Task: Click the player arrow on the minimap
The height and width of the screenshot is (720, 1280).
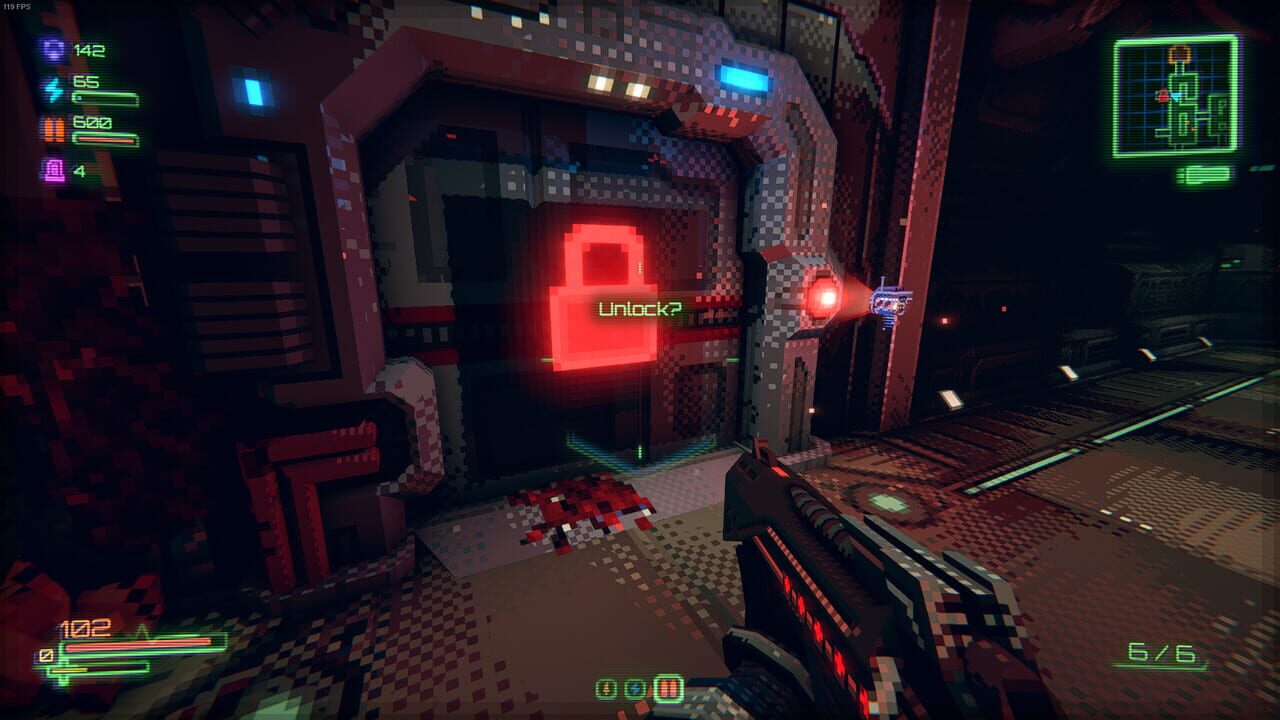Action: click(x=1176, y=96)
